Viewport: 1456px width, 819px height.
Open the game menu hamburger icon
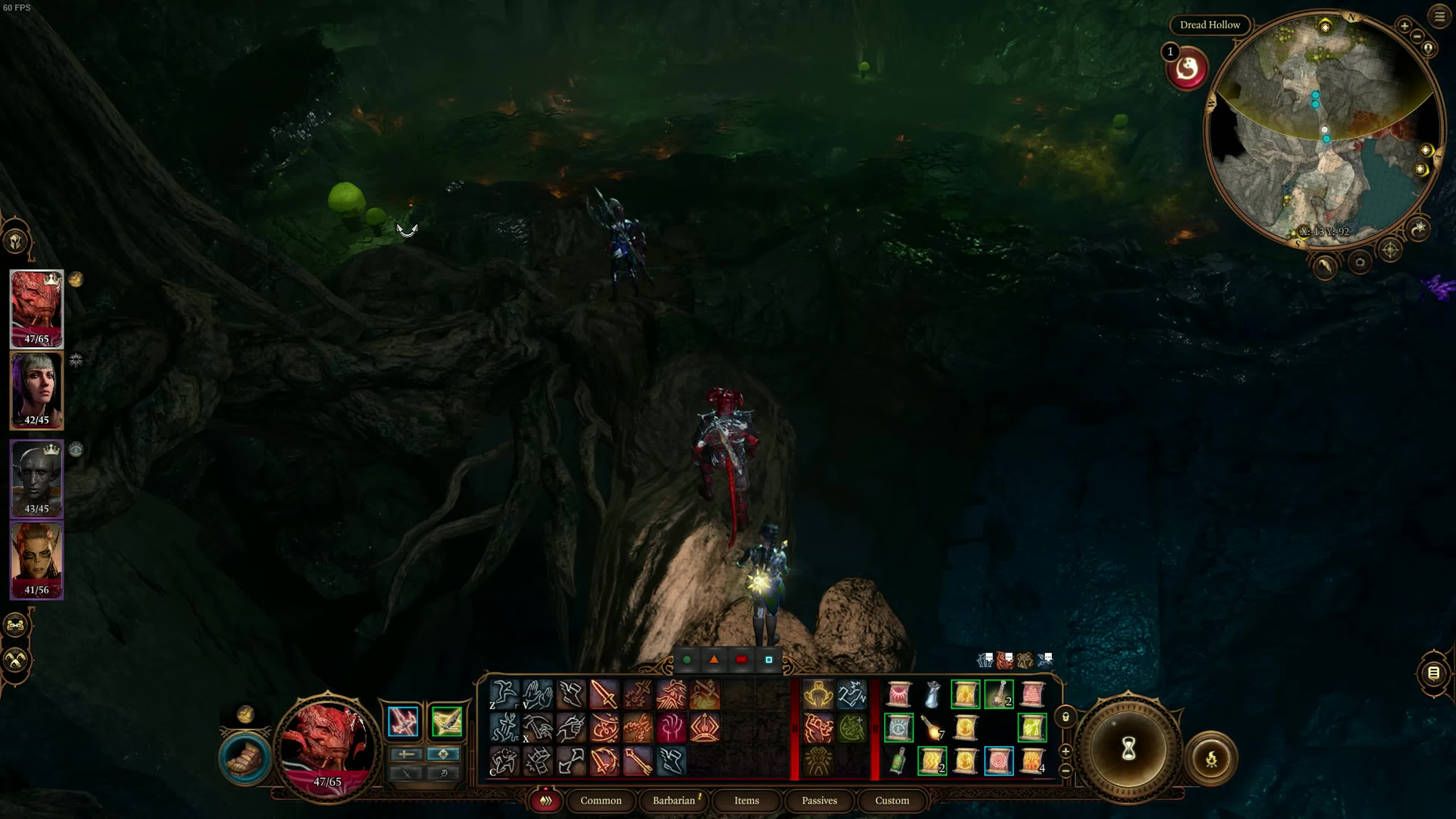[x=1439, y=16]
